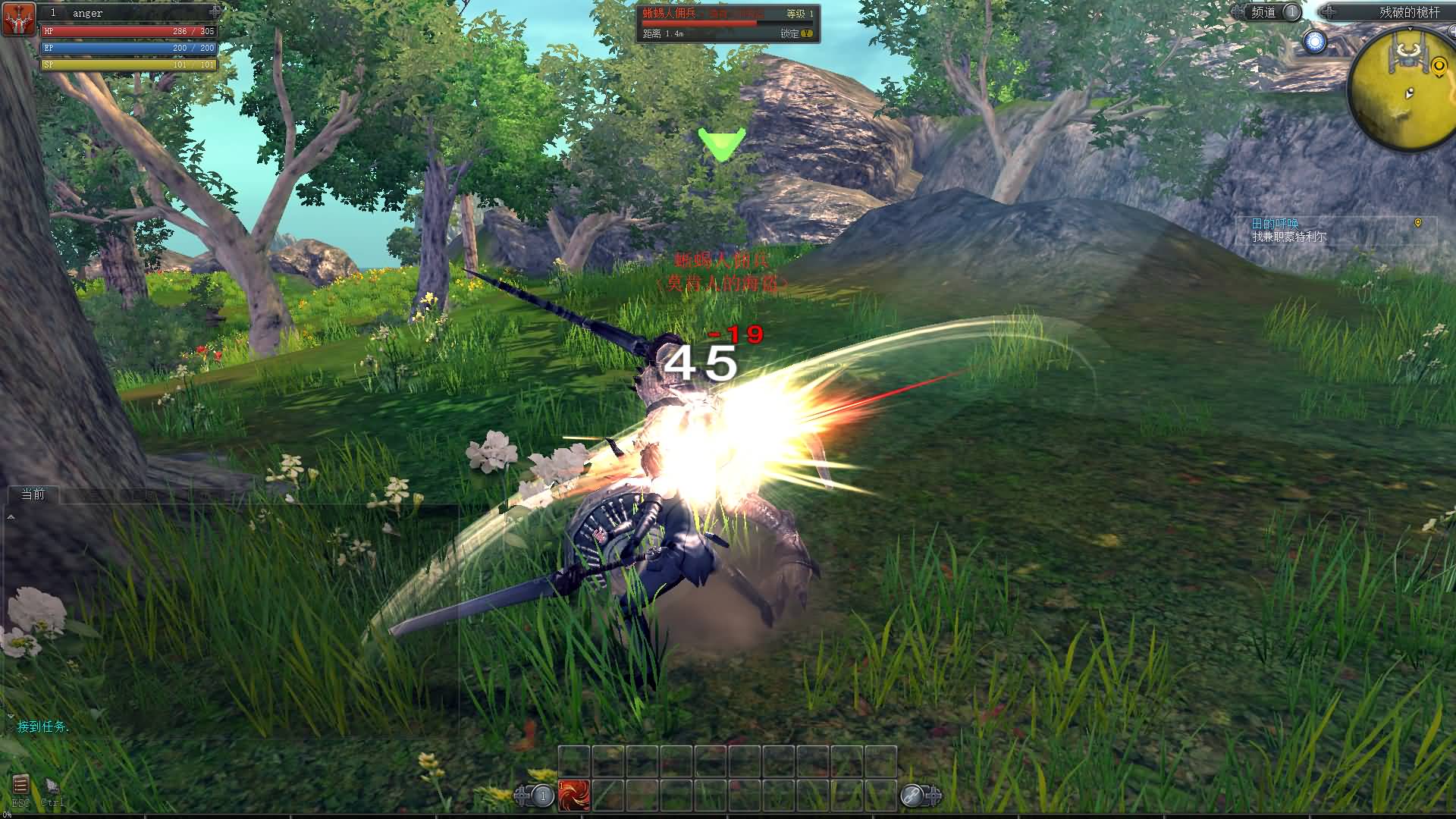
Task: Switch to the 当前 chat tab
Action: pos(33,494)
